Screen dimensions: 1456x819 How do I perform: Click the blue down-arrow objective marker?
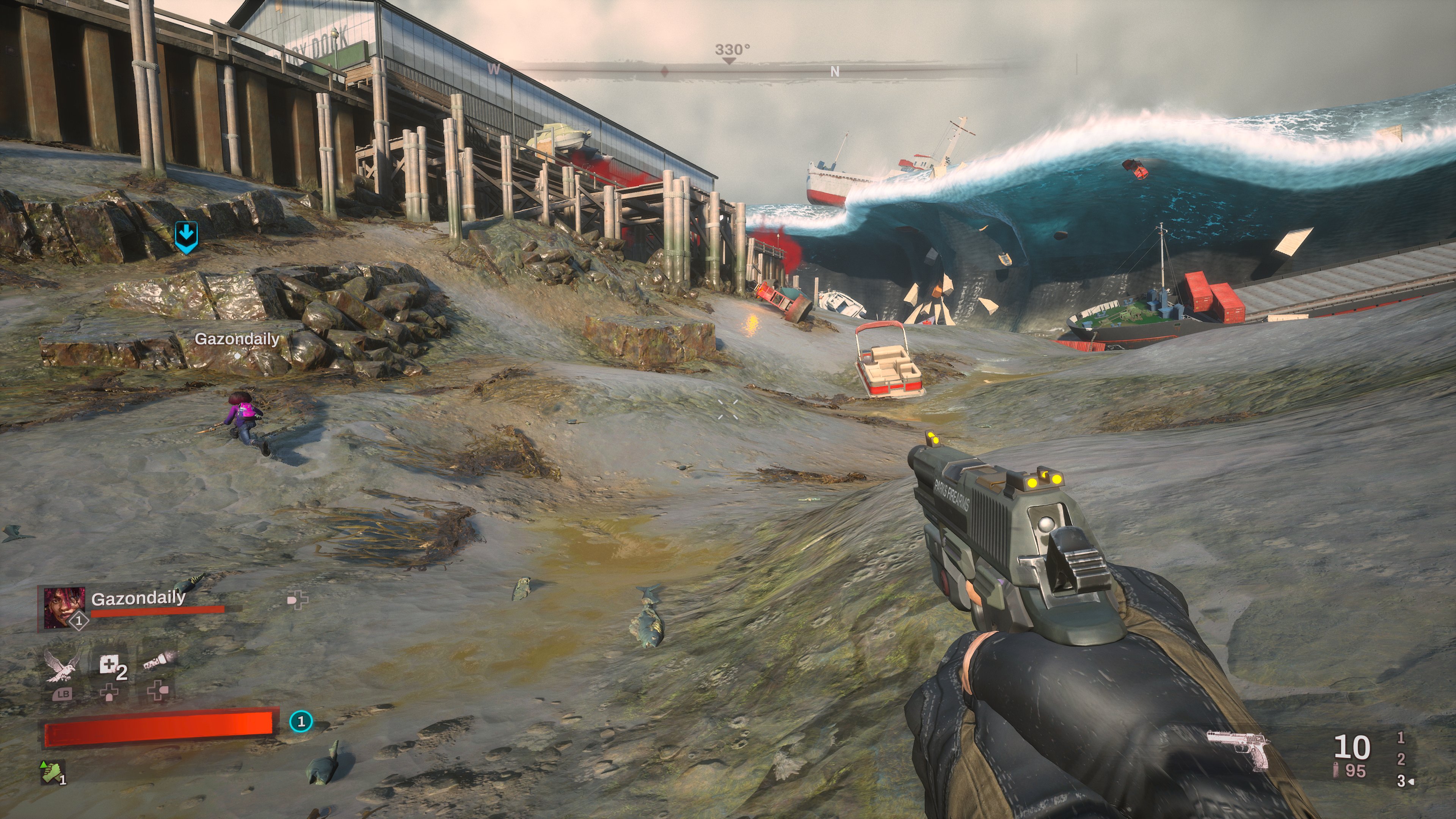coord(186,236)
